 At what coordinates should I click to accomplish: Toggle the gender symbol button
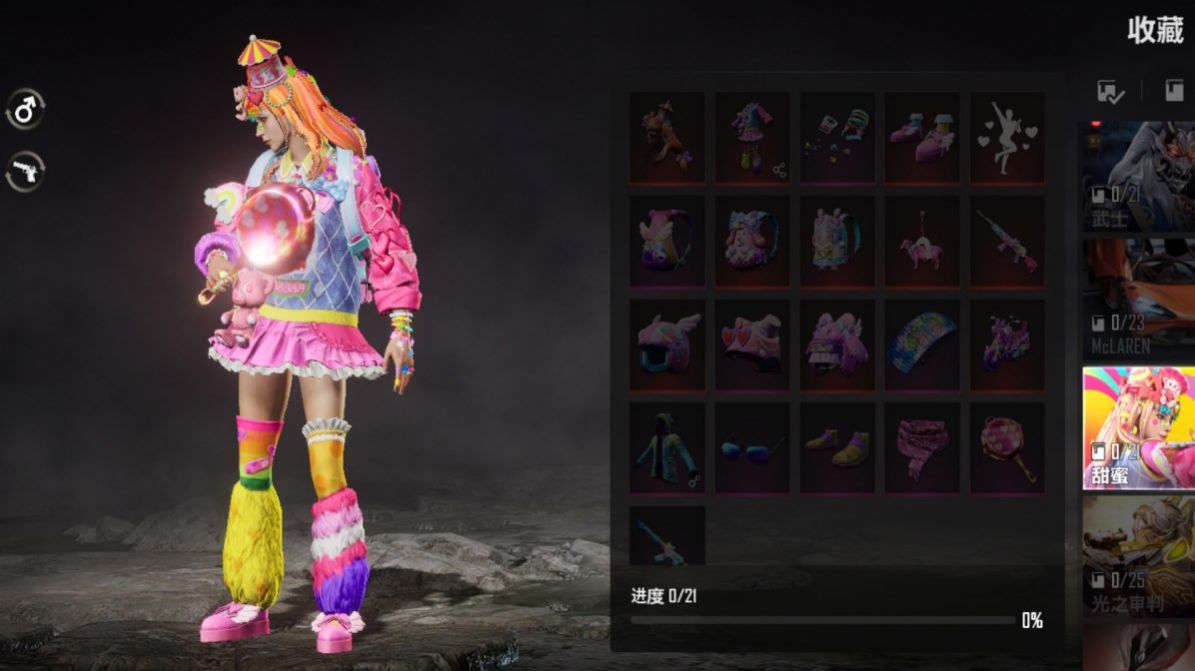[25, 108]
